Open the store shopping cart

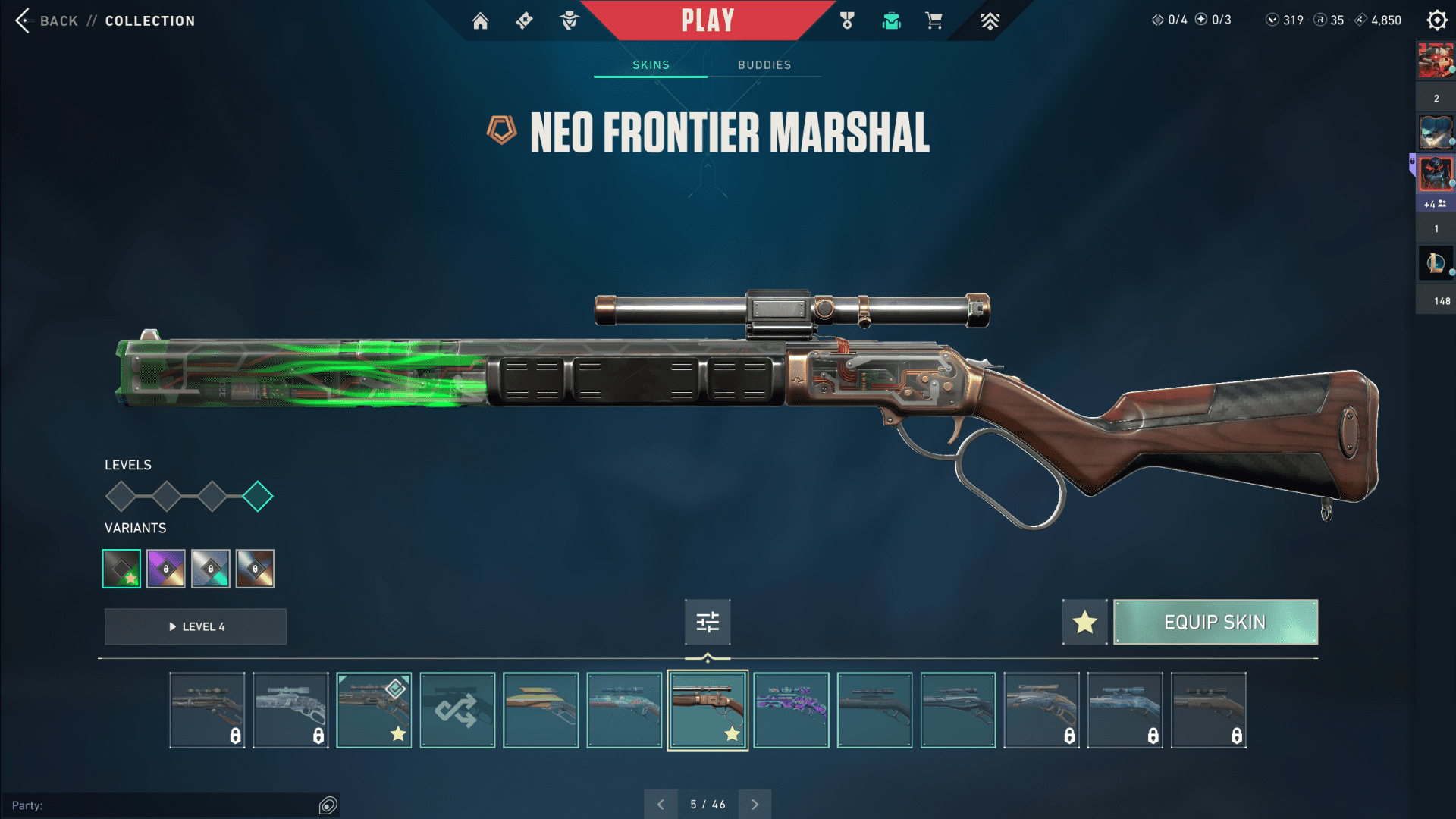click(934, 20)
